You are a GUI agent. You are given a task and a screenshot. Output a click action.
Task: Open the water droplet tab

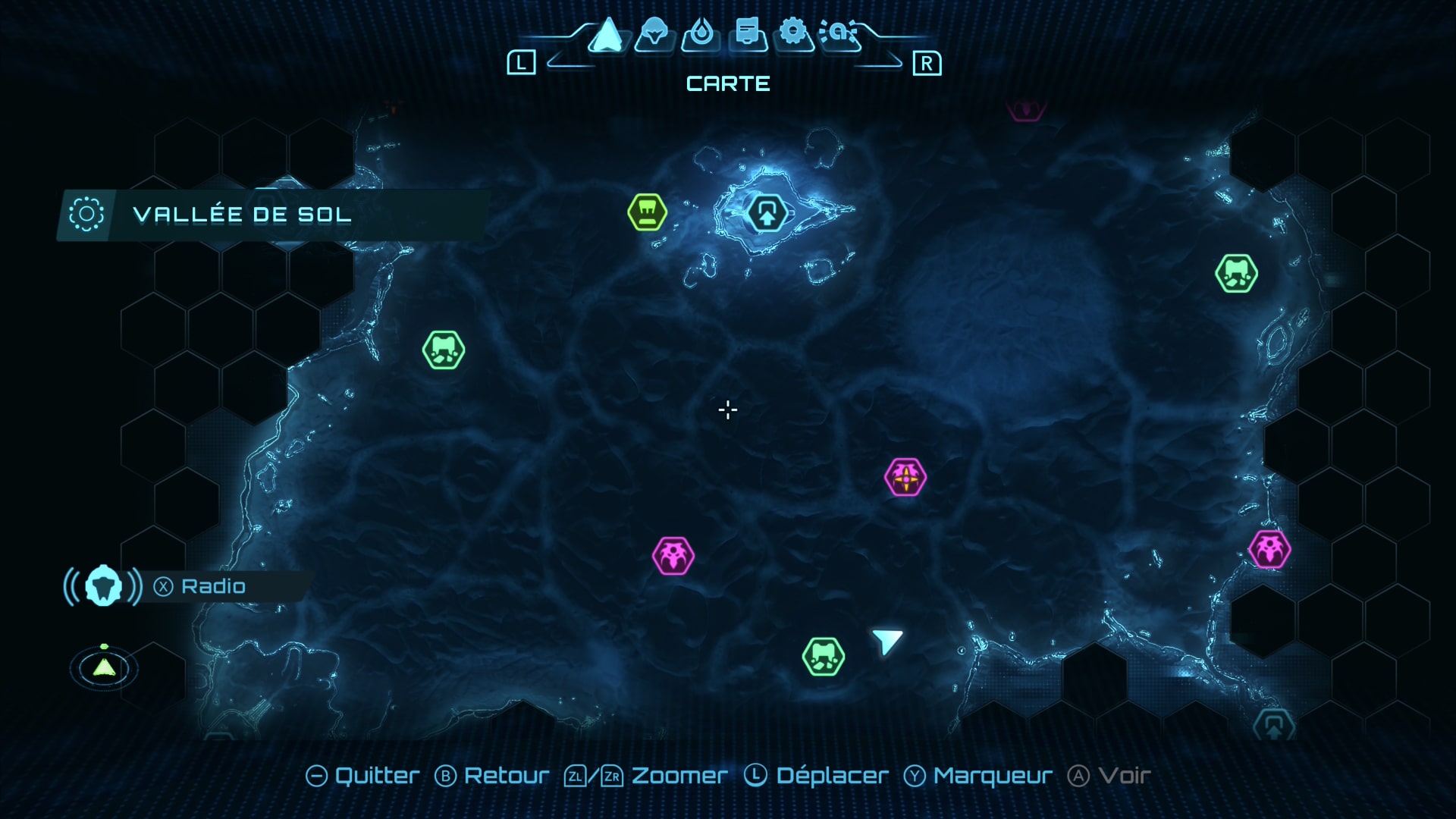(x=700, y=34)
